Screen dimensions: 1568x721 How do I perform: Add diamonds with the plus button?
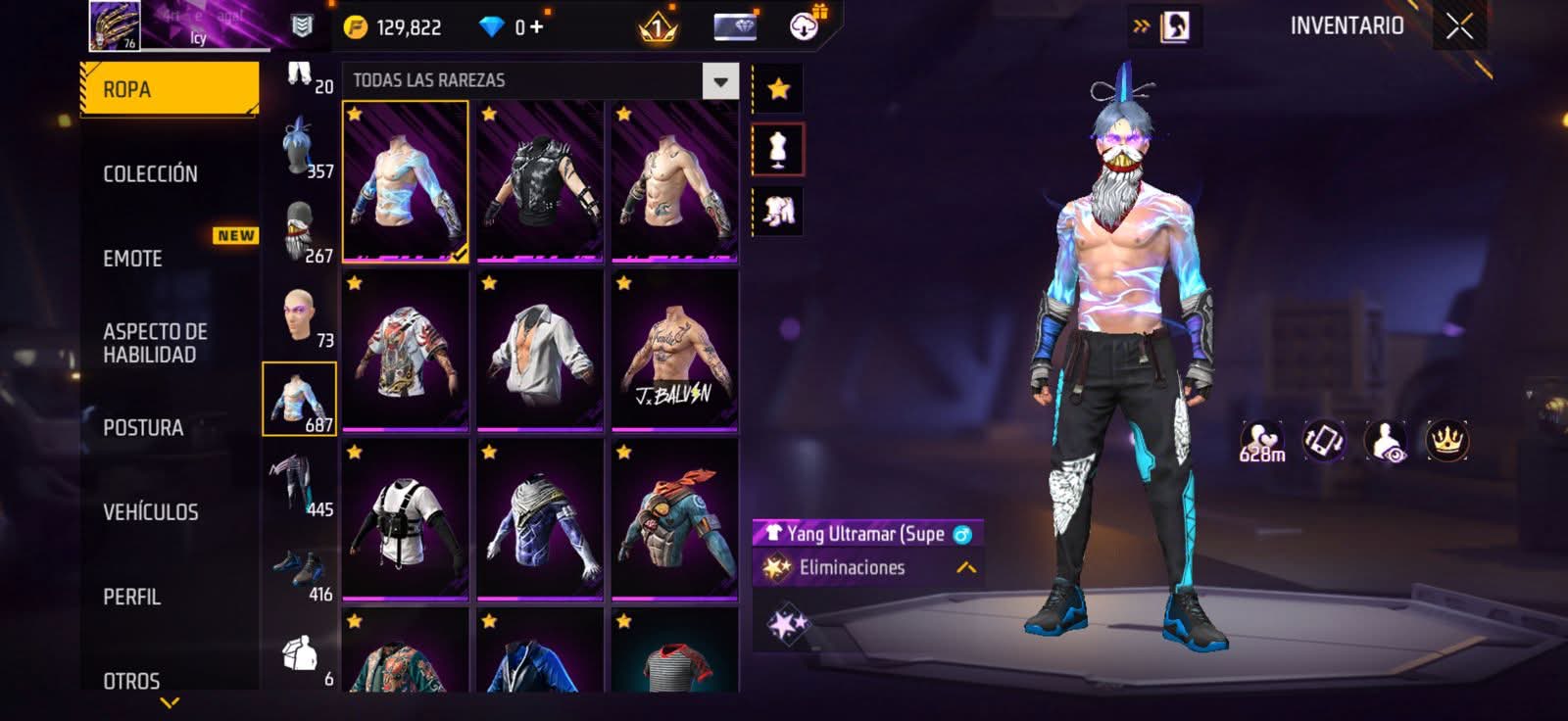536,27
